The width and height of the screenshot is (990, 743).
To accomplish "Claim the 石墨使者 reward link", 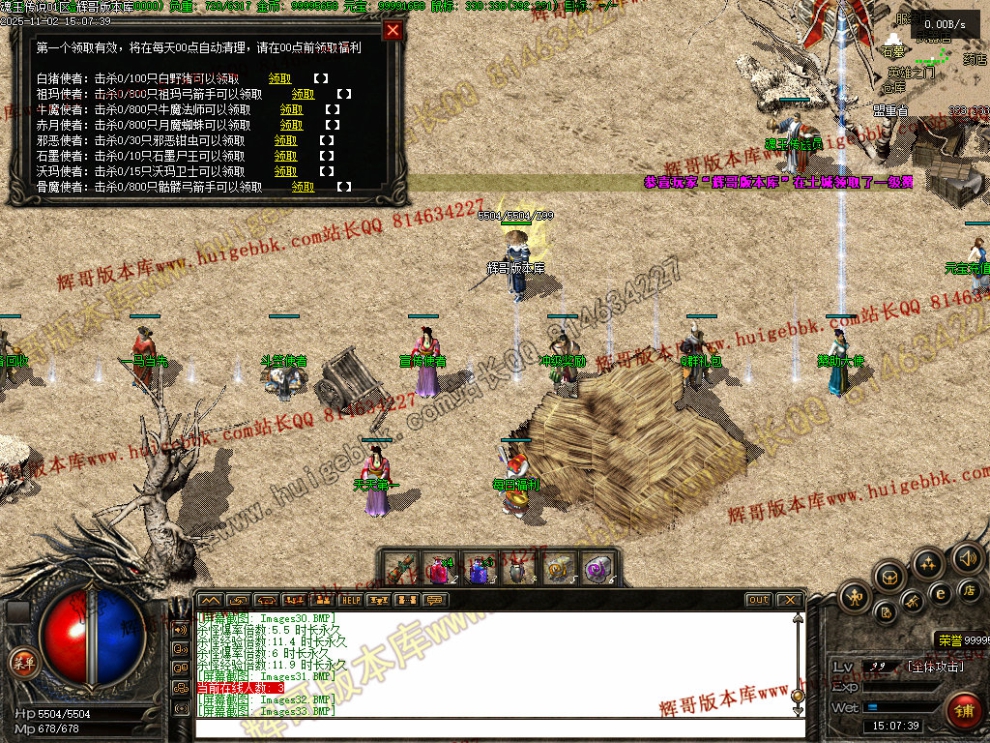I will pyautogui.click(x=286, y=156).
